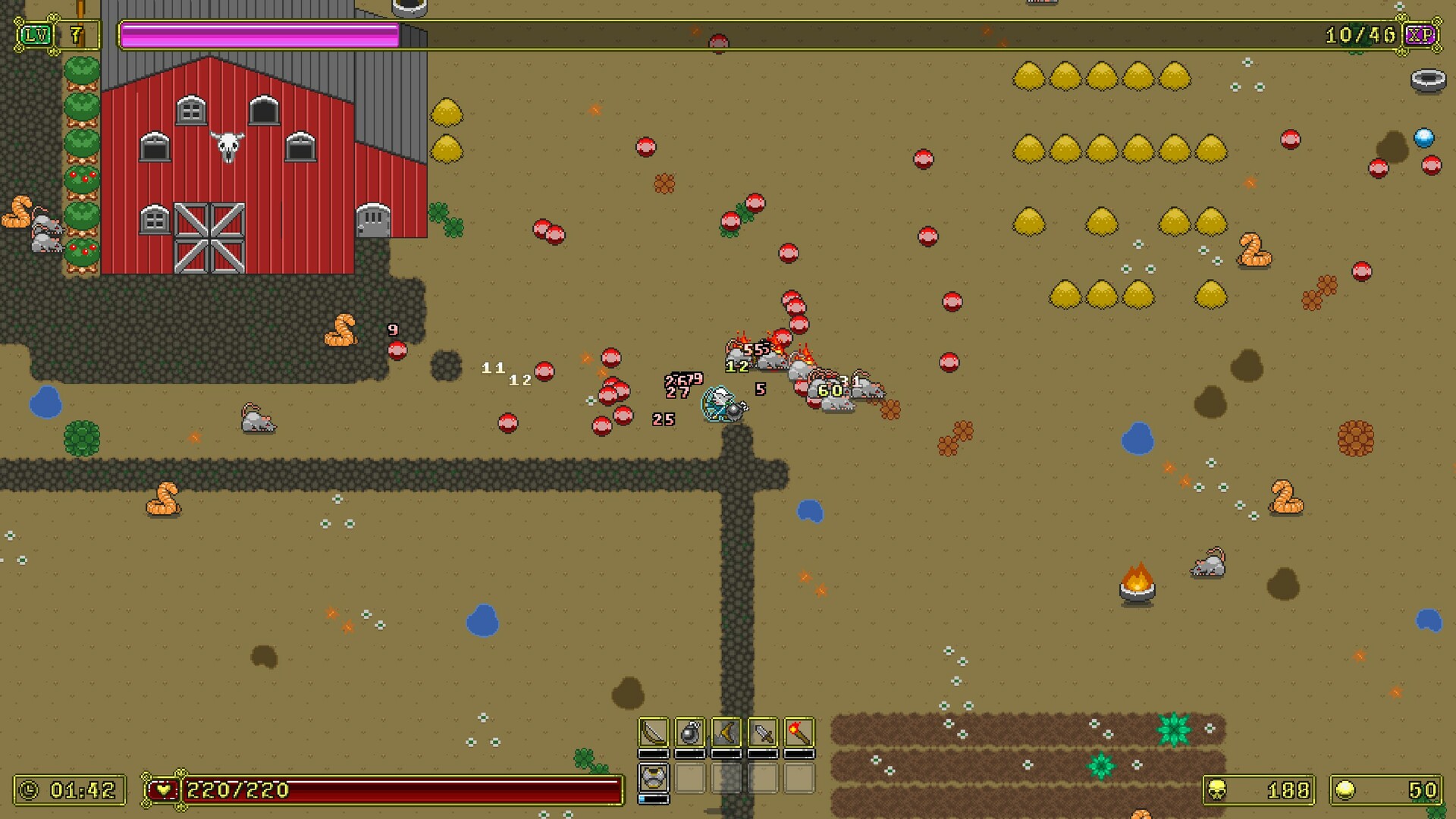Select the Boomerang weapon slot
Viewport: 1456px width, 819px height.
(726, 733)
